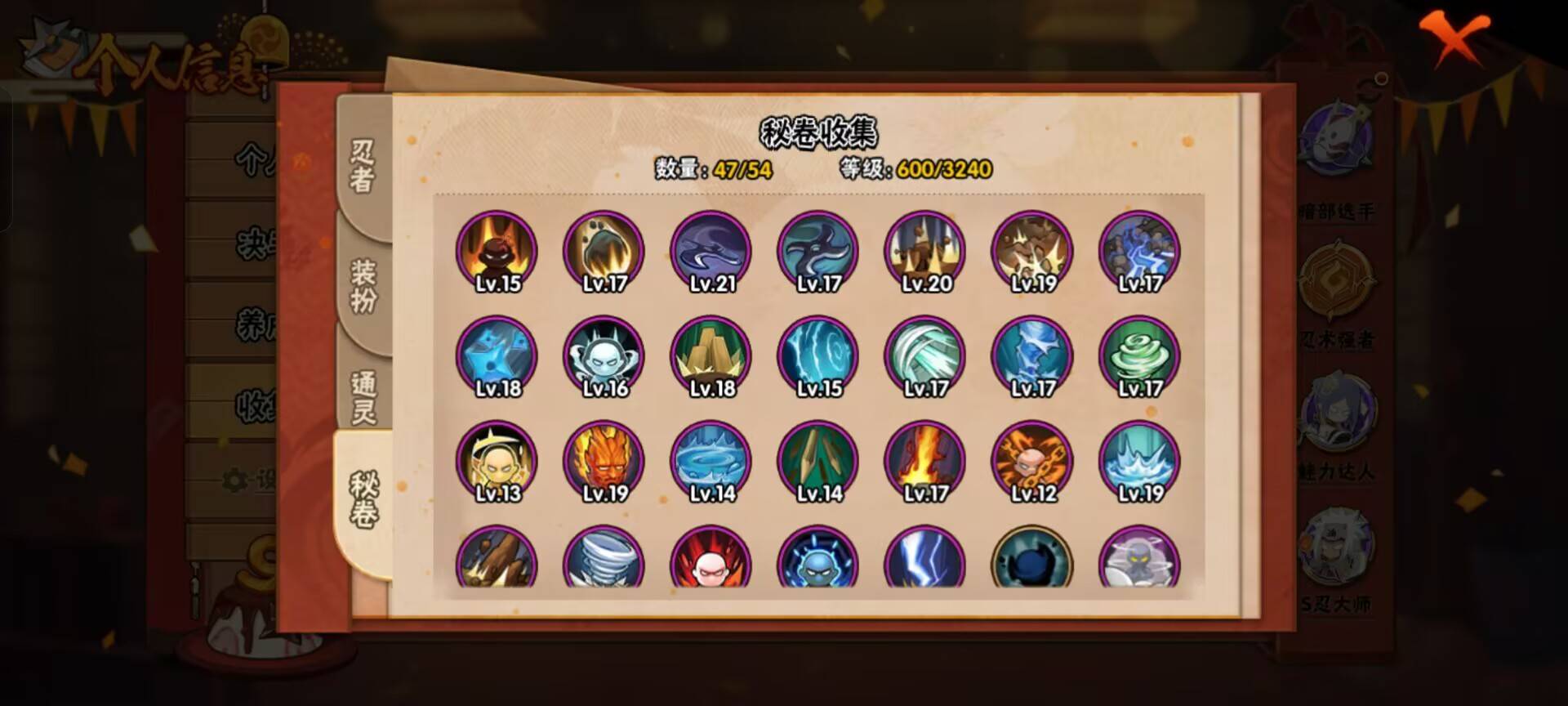The height and width of the screenshot is (706, 1568).
Task: Select the Lv.21 whale scroll icon
Action: pos(710,253)
